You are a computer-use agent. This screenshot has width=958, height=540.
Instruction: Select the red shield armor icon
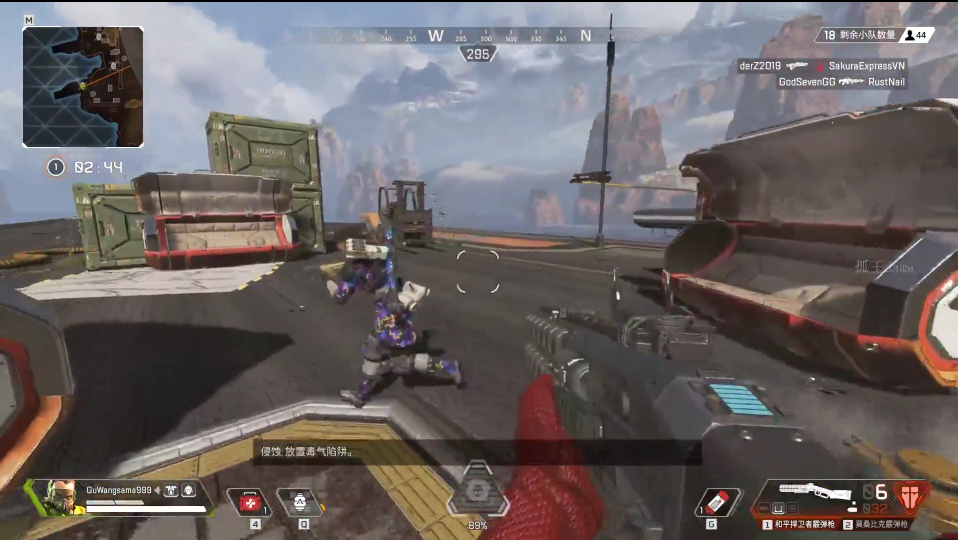(x=910, y=495)
